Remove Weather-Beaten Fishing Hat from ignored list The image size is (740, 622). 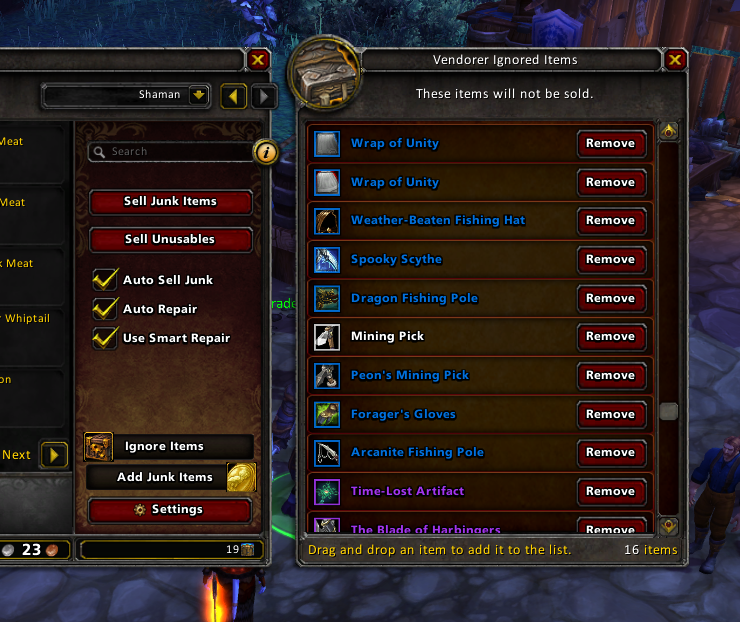tap(610, 220)
